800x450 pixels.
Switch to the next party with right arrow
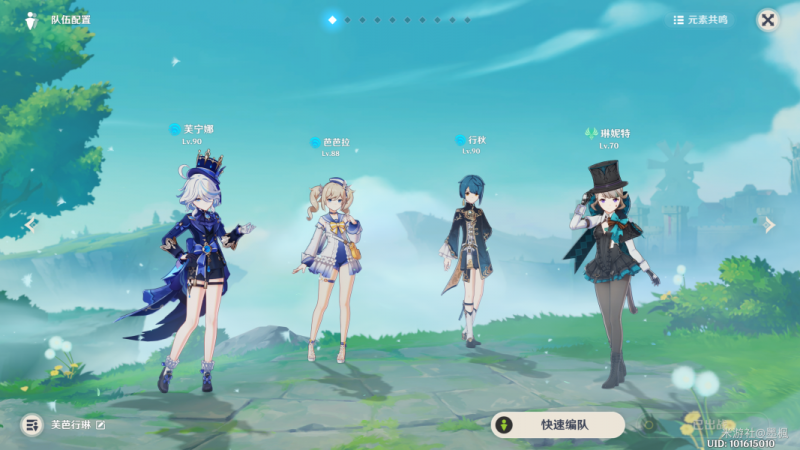(769, 225)
